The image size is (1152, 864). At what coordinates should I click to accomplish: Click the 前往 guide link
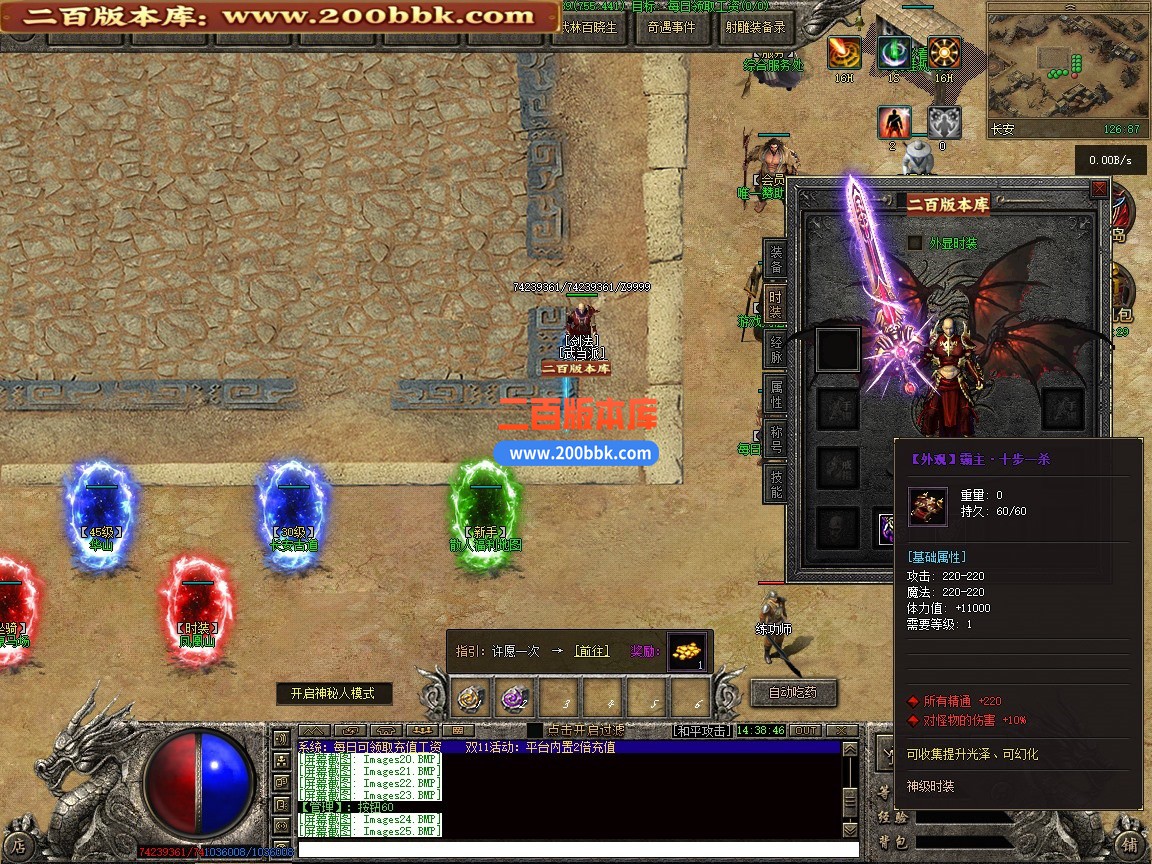click(591, 651)
